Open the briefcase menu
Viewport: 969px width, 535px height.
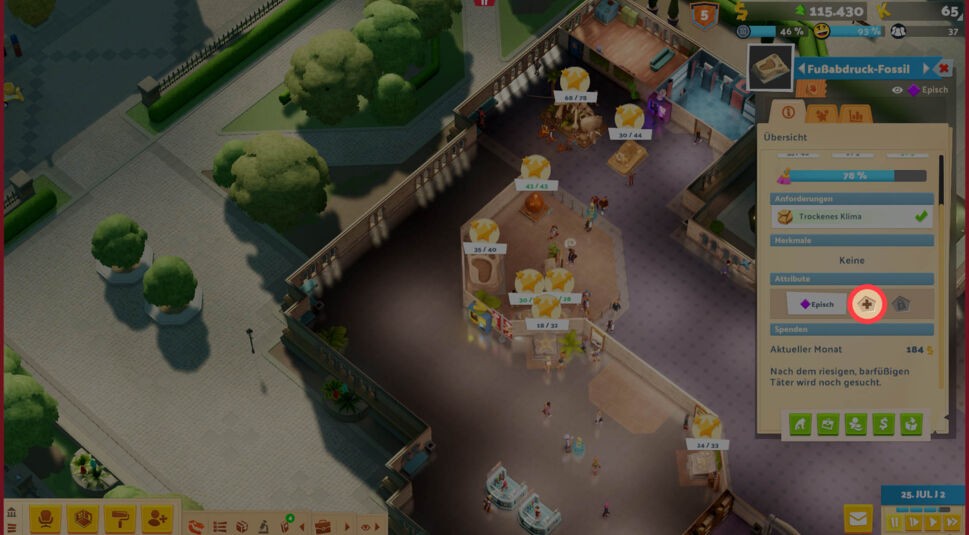322,526
